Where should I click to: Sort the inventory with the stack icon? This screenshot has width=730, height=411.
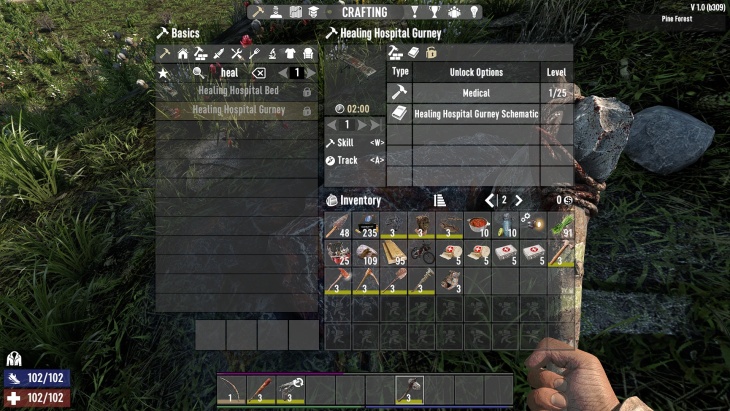click(x=439, y=200)
